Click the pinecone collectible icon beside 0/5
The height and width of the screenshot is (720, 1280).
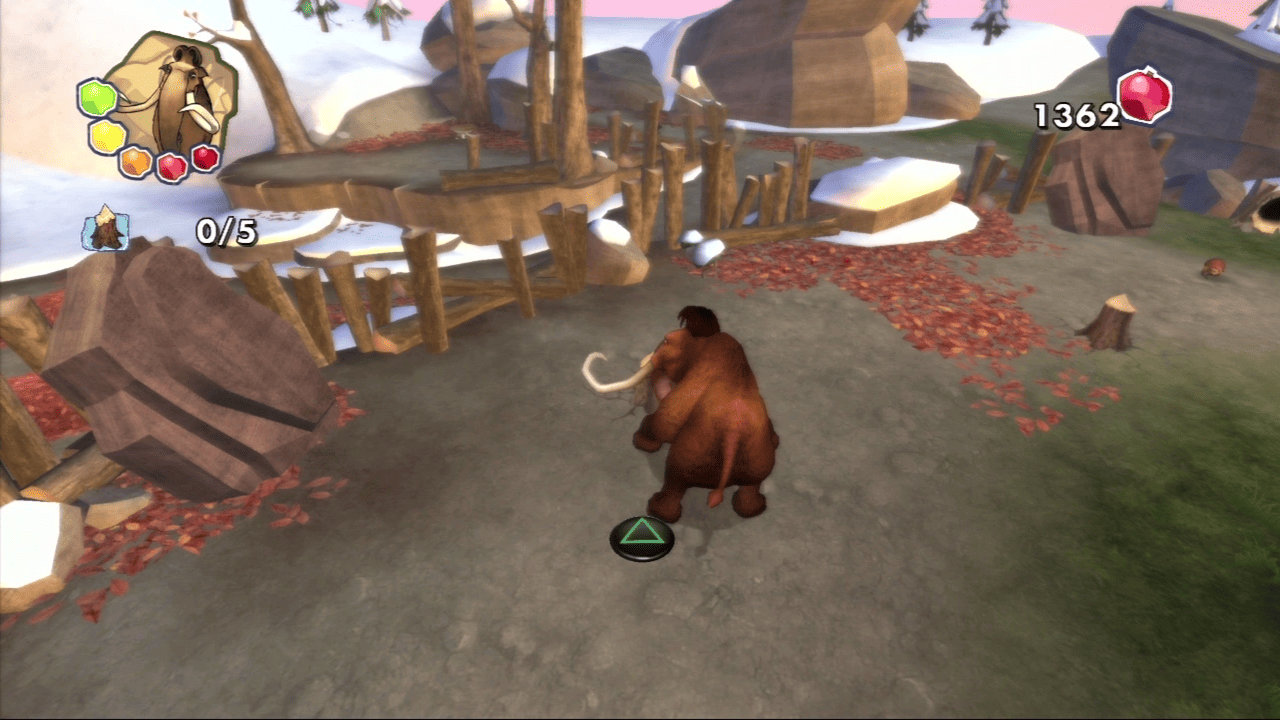click(105, 228)
